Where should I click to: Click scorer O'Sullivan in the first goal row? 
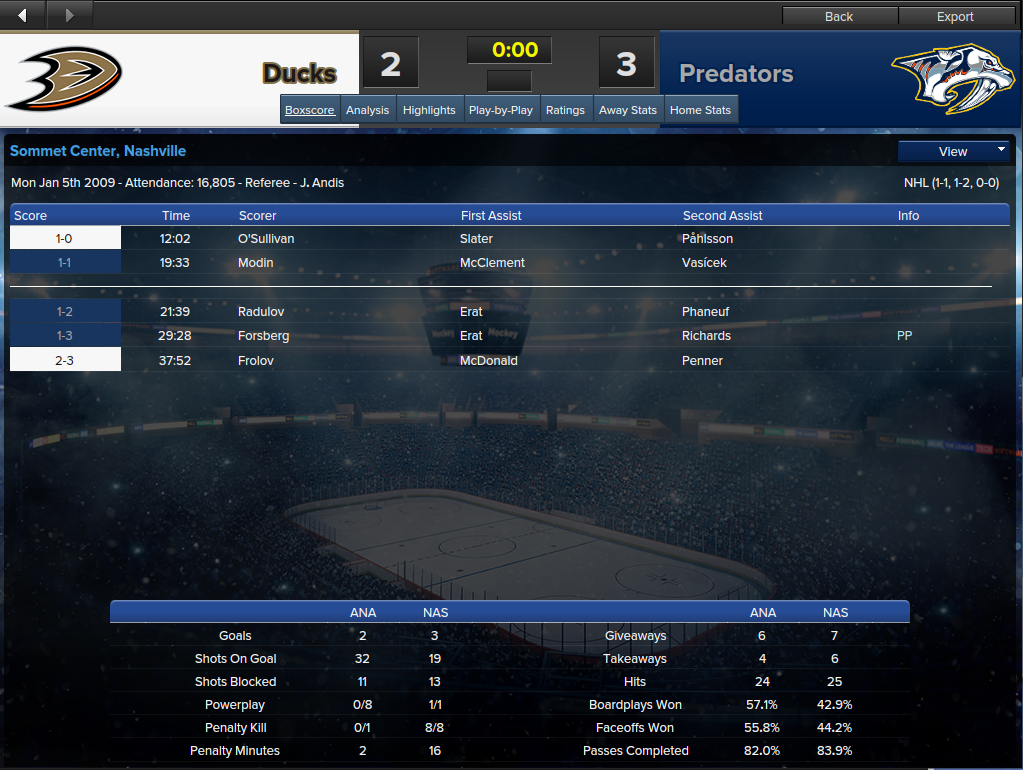coord(266,239)
